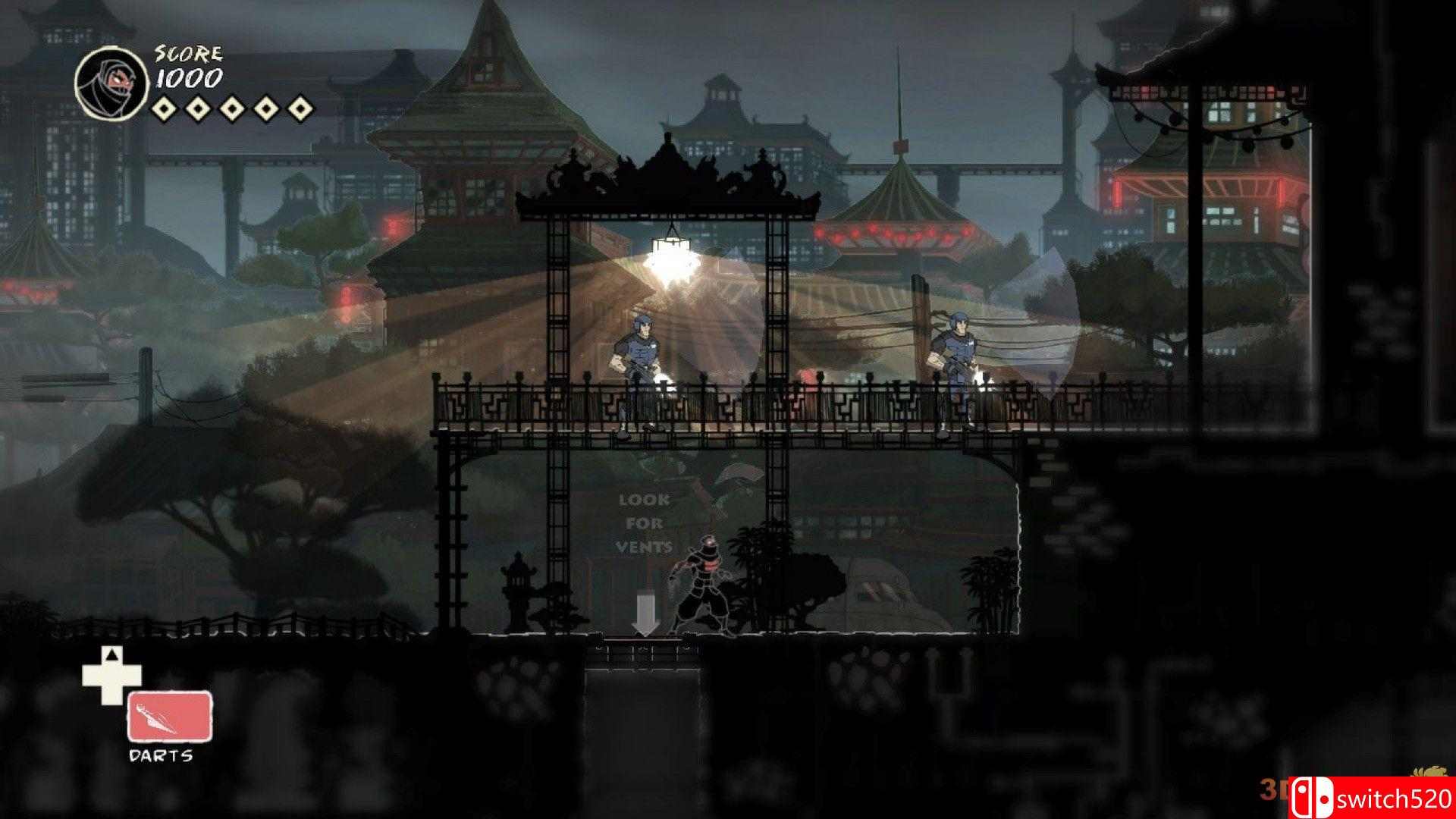
Task: Click the LOOK FOR VENTS wall text
Action: 644,523
